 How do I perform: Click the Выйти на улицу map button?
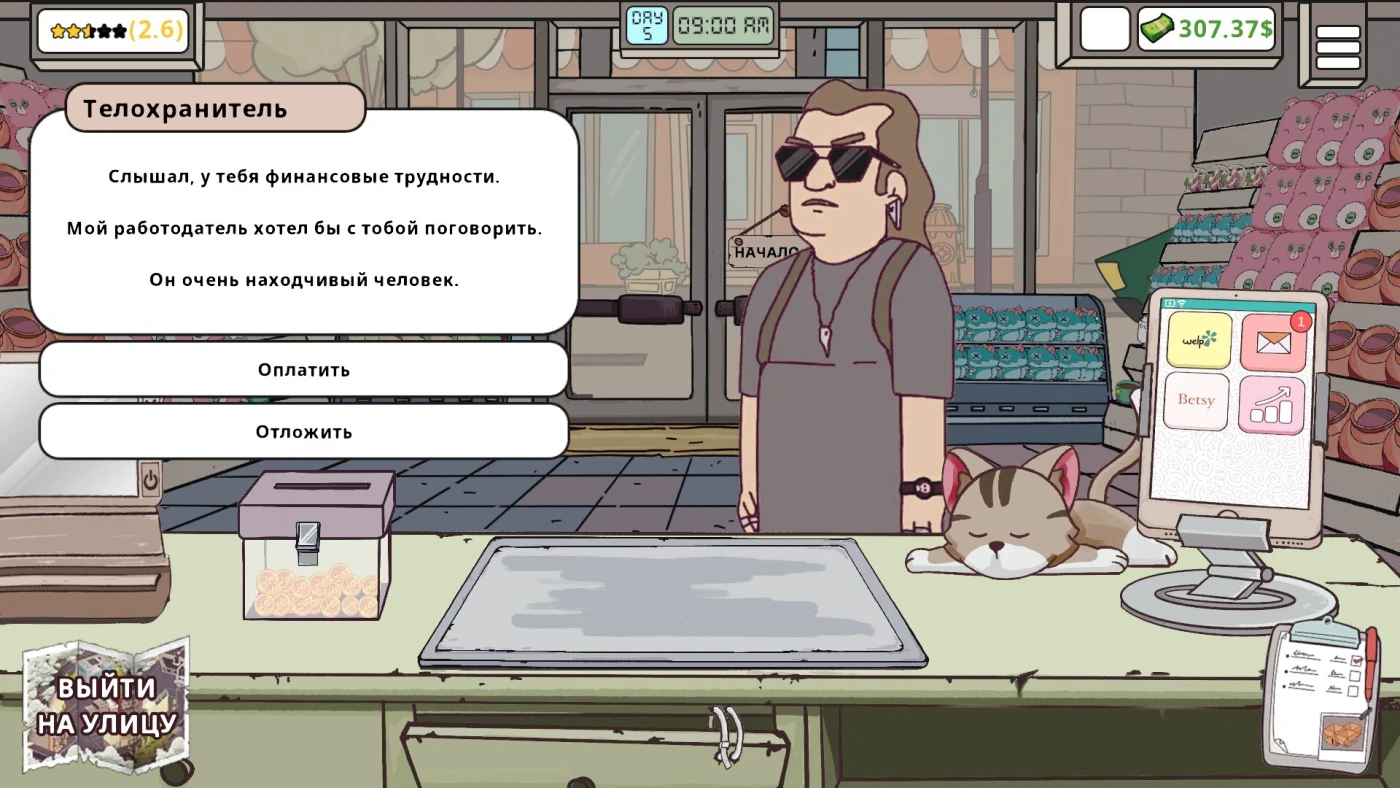(106, 707)
